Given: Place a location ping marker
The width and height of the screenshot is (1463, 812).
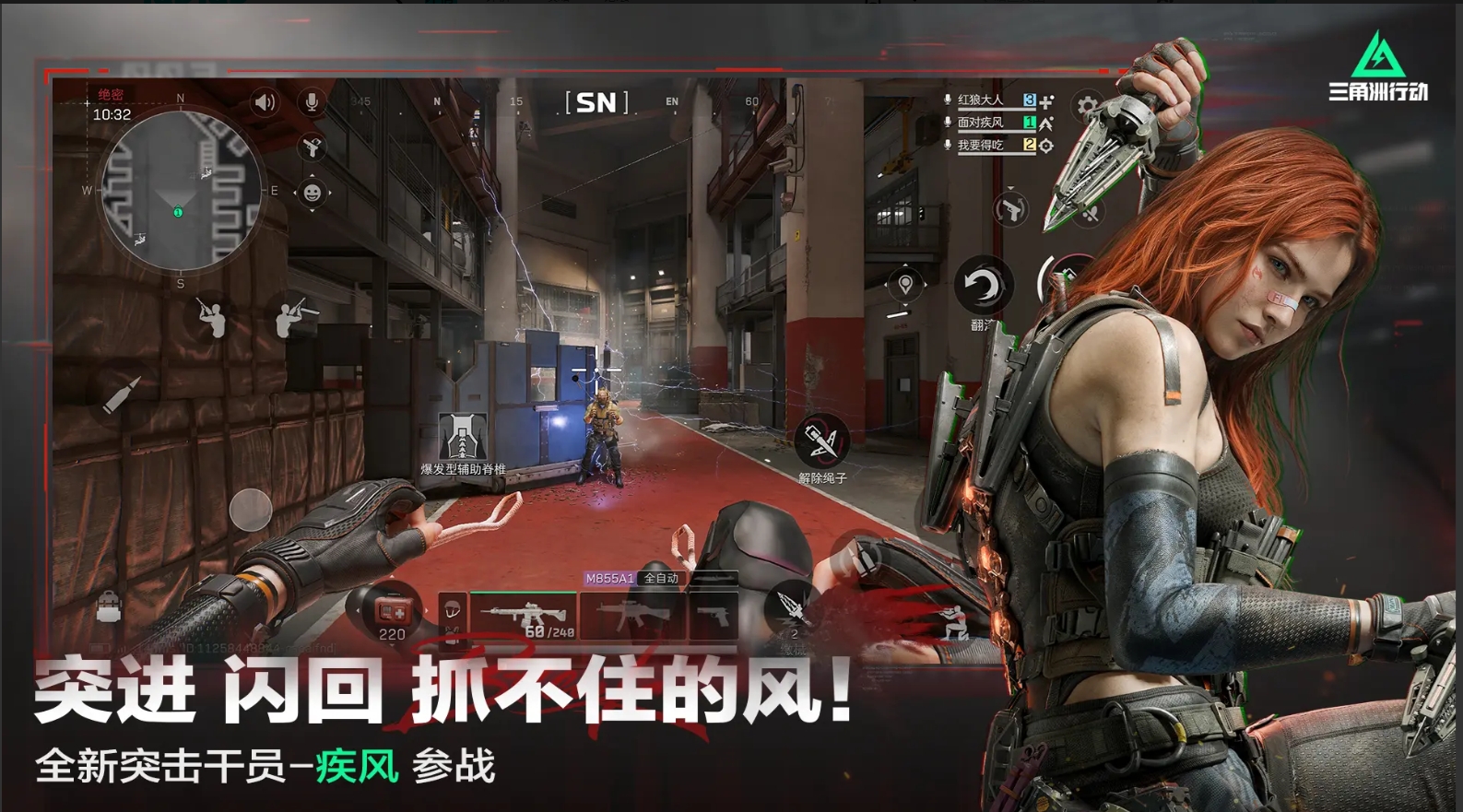Looking at the screenshot, I should [x=905, y=285].
